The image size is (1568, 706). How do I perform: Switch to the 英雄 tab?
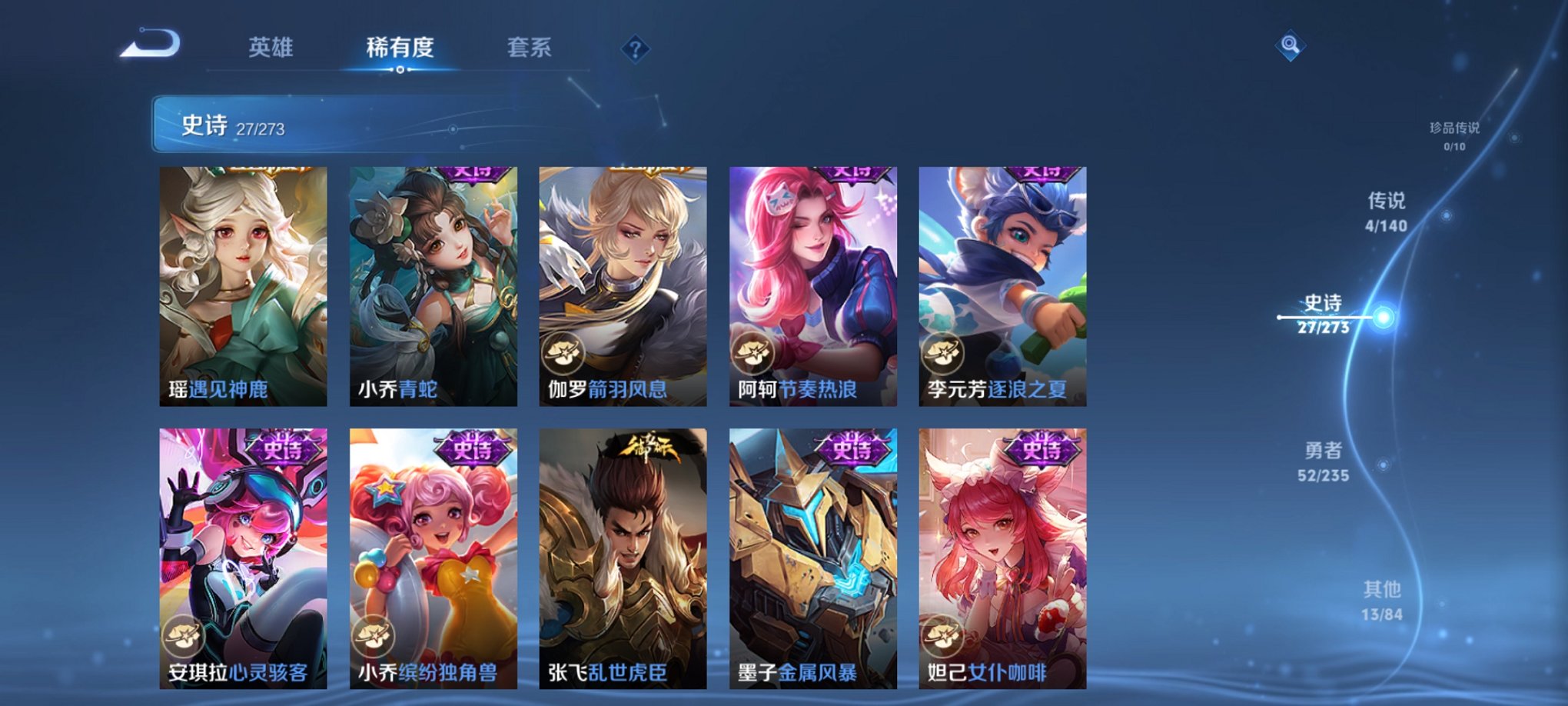pyautogui.click(x=273, y=46)
